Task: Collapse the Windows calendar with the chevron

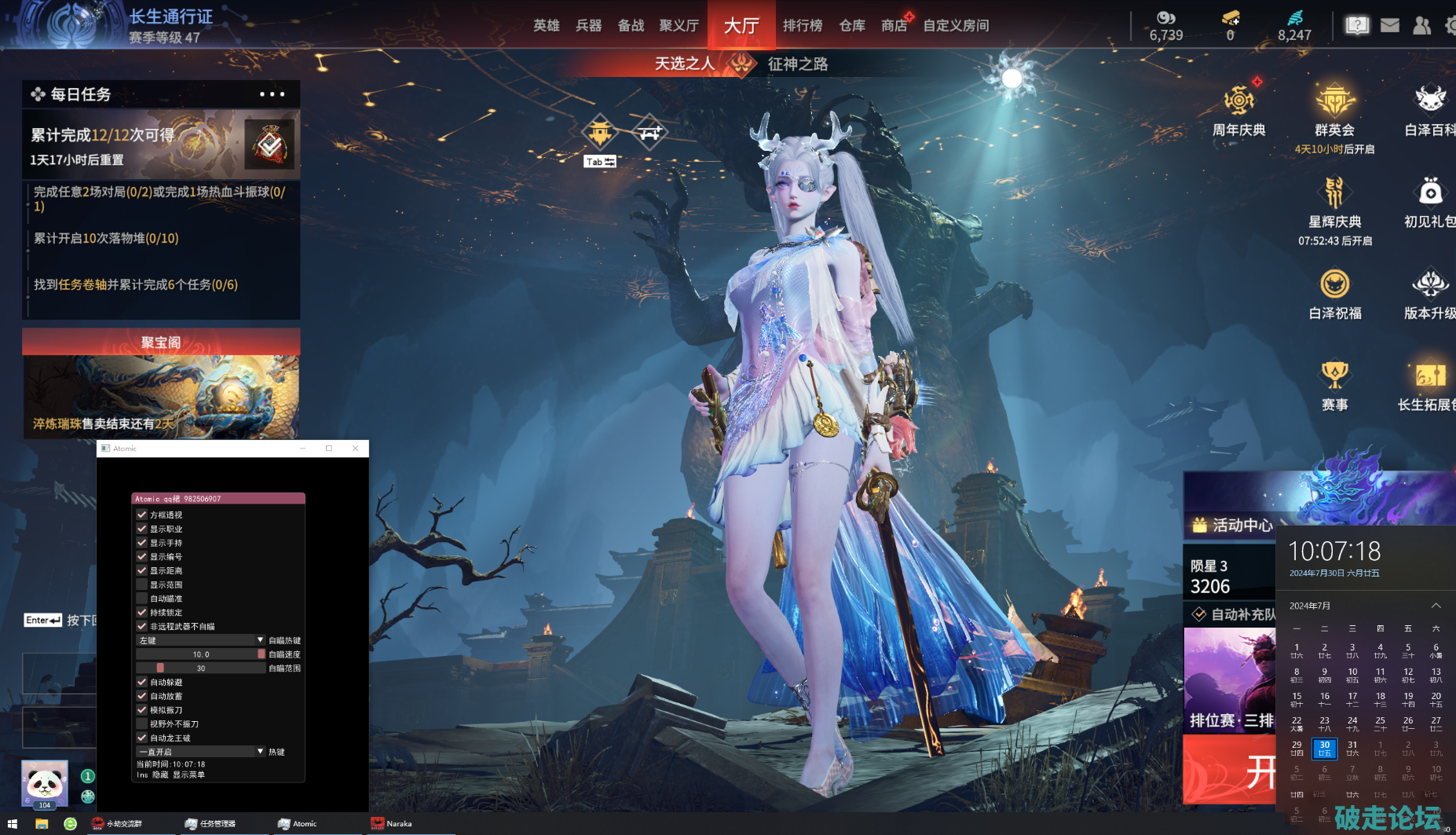Action: click(x=1436, y=606)
